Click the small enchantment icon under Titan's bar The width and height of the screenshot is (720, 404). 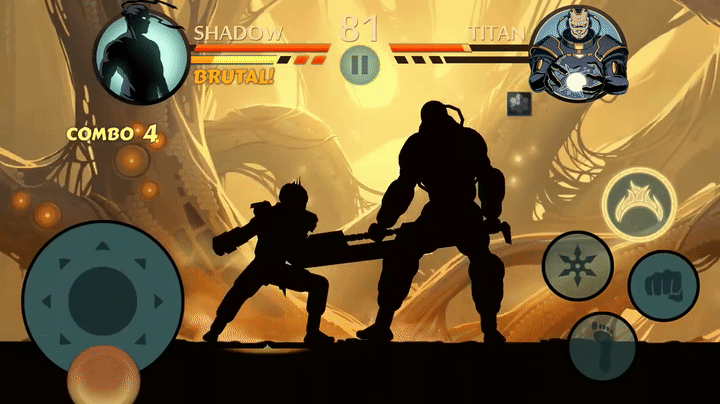(518, 102)
